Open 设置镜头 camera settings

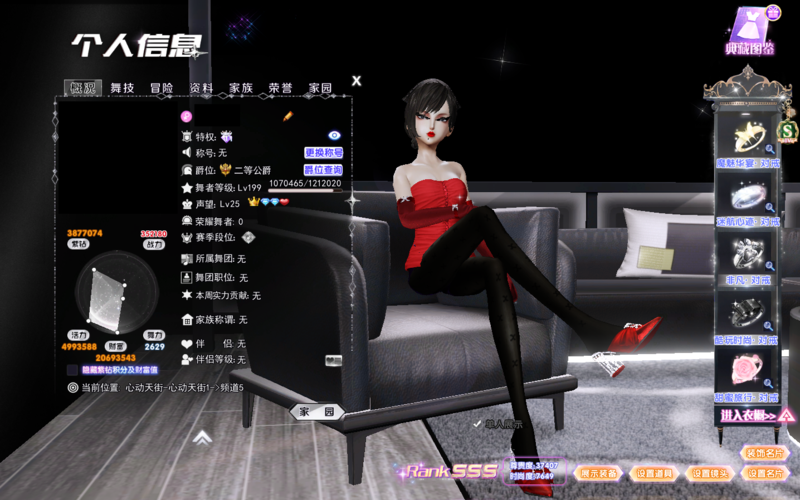[711, 473]
